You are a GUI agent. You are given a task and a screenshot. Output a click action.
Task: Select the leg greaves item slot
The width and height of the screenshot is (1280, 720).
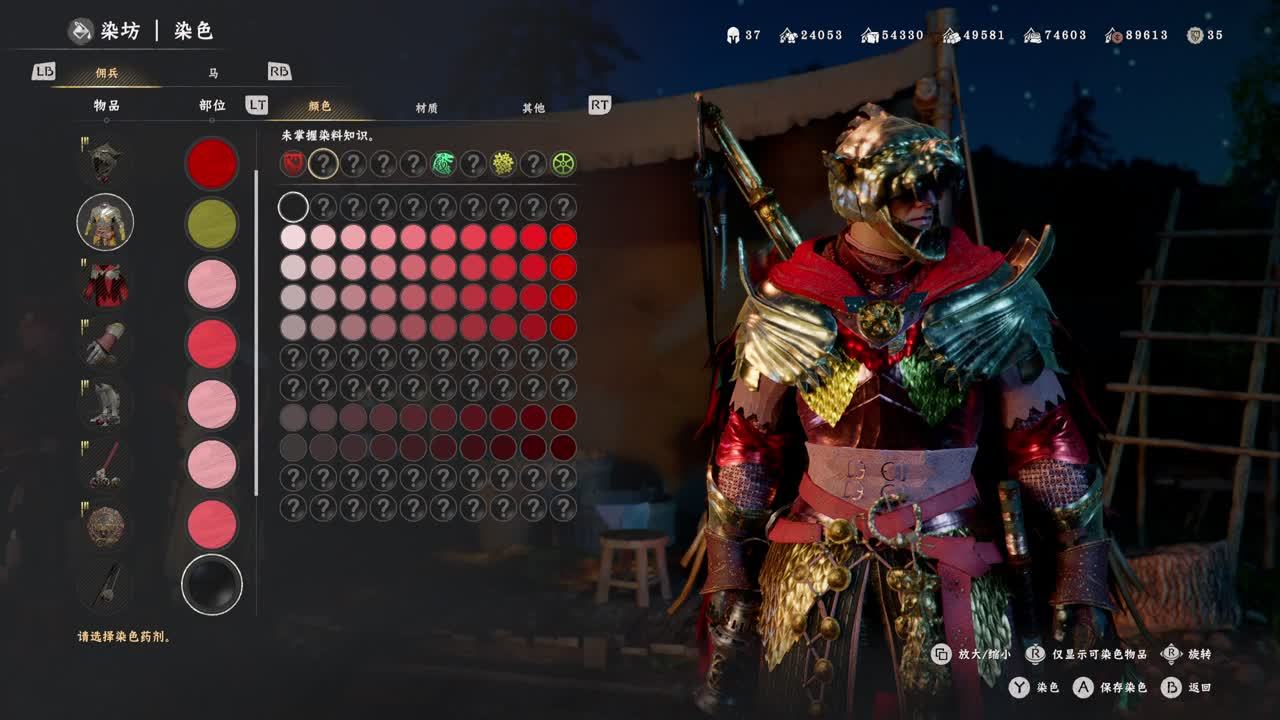[x=105, y=404]
